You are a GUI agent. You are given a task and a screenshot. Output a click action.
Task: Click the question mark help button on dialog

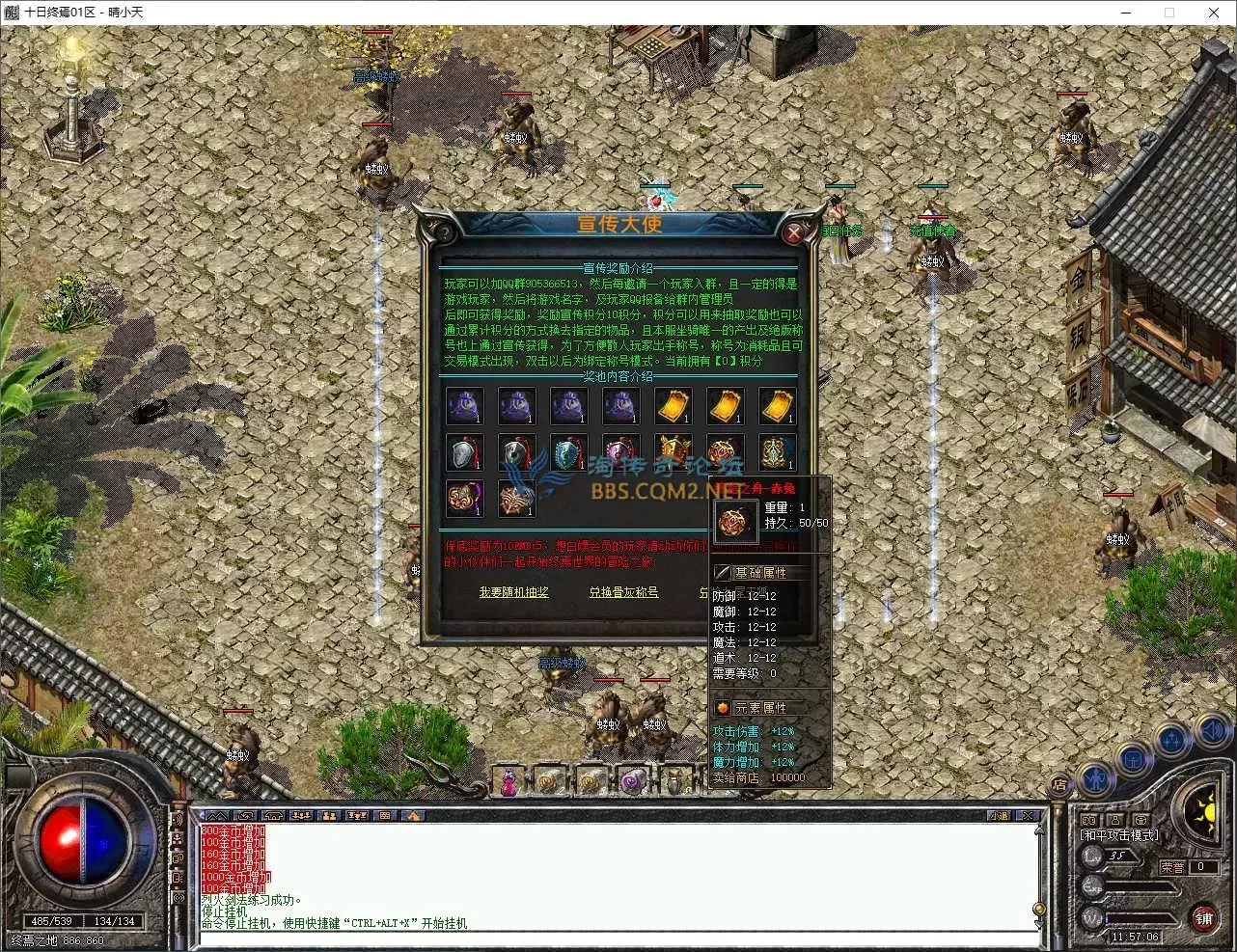pyautogui.click(x=444, y=233)
